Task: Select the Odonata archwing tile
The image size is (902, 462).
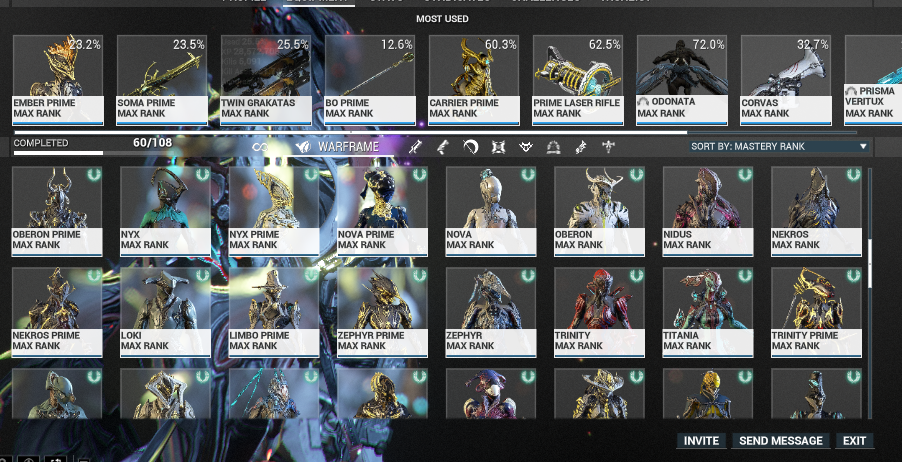Action: tap(682, 80)
